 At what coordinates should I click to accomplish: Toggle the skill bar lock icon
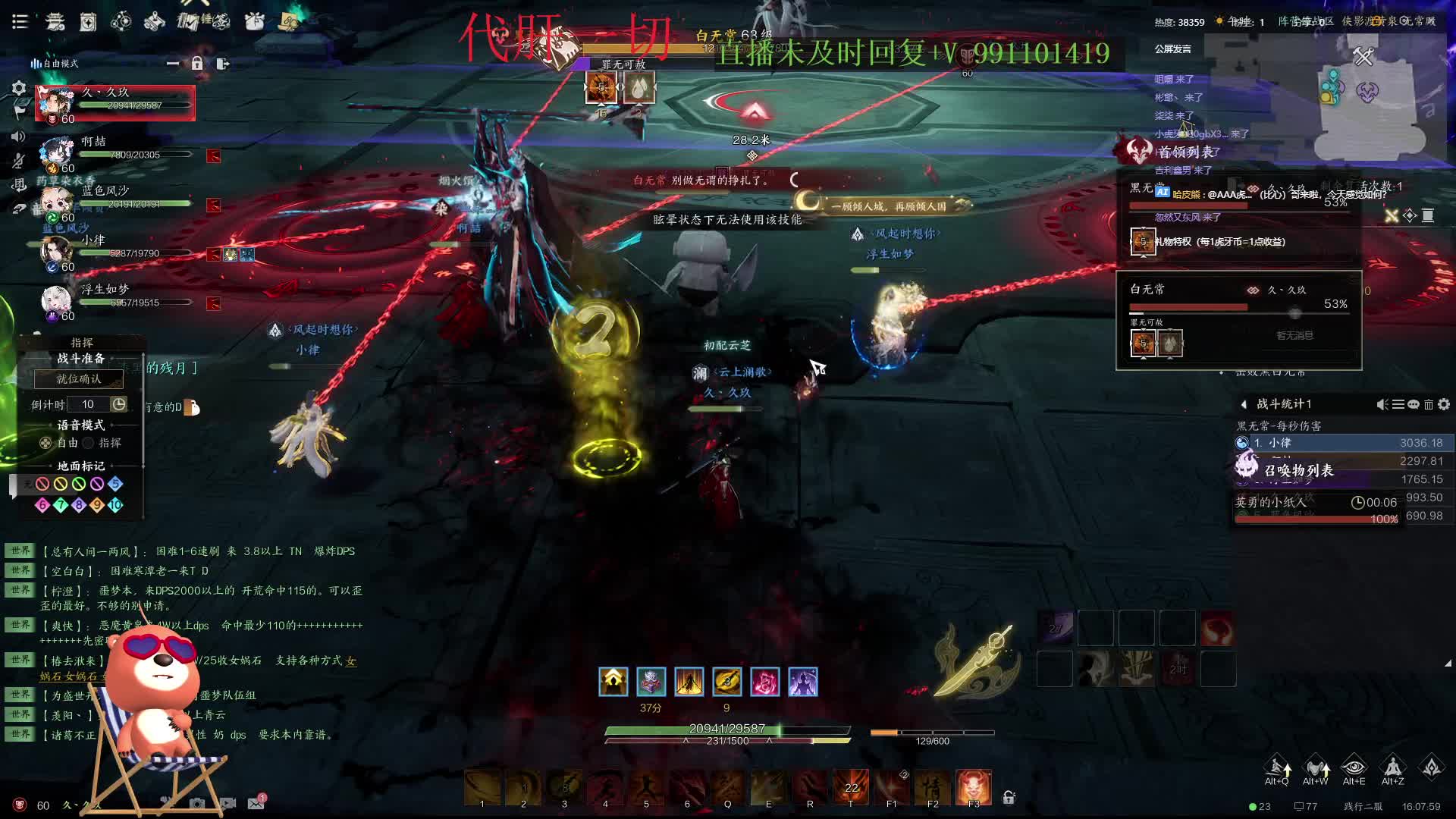tap(1009, 797)
